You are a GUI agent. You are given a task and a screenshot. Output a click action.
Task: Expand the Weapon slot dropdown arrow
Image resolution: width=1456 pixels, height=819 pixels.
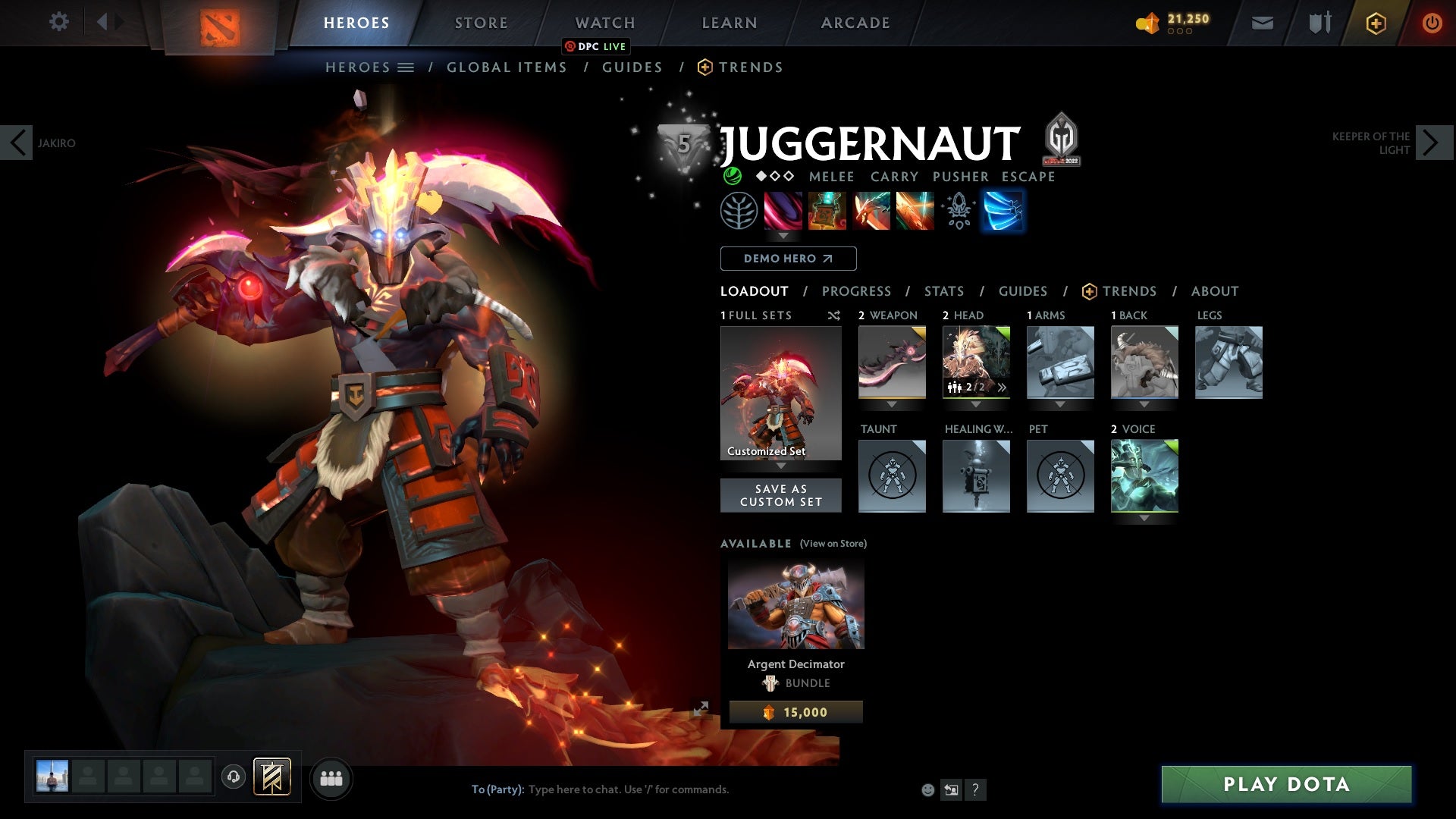tap(892, 404)
